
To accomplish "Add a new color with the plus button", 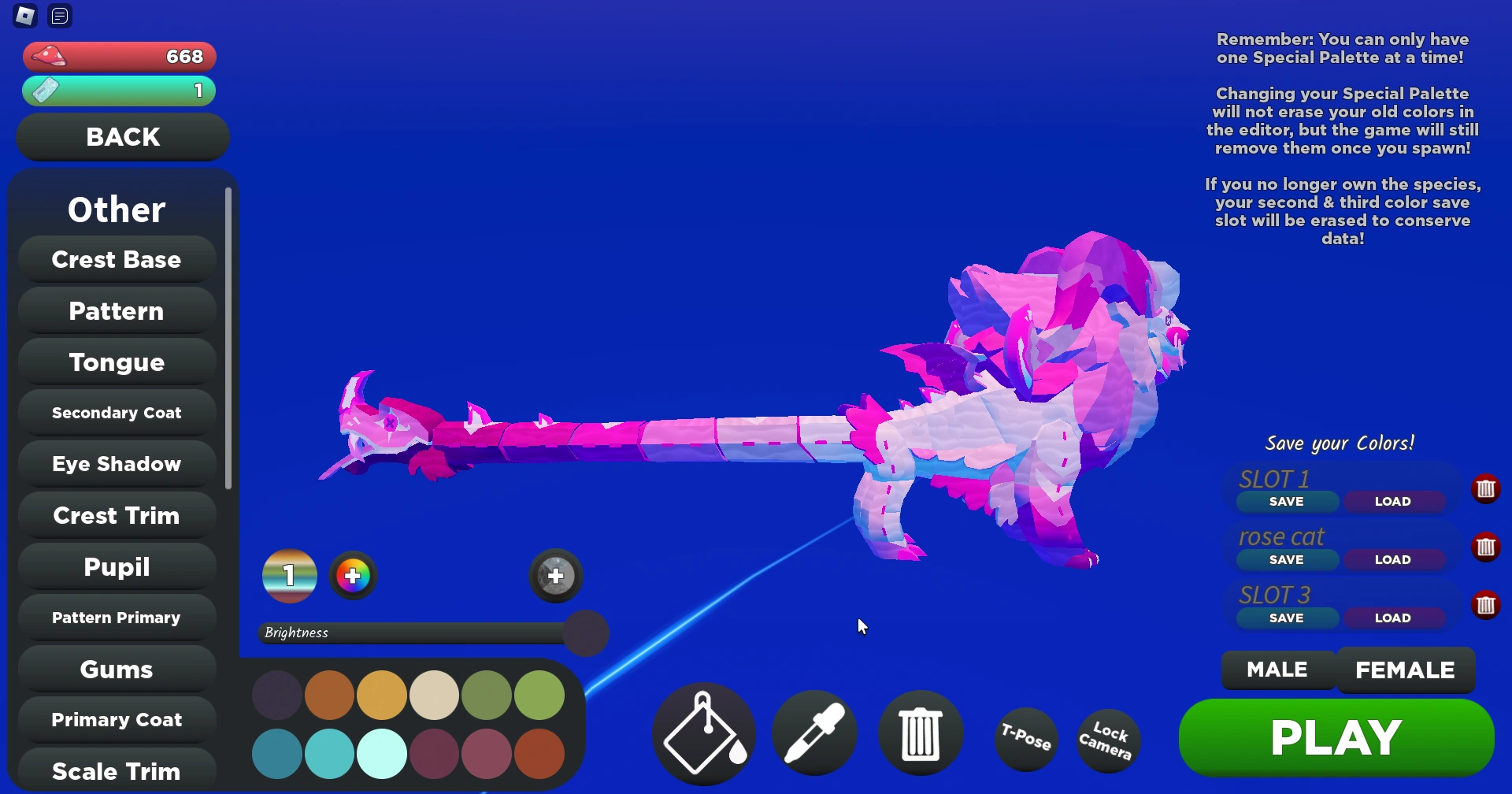I will coord(555,576).
